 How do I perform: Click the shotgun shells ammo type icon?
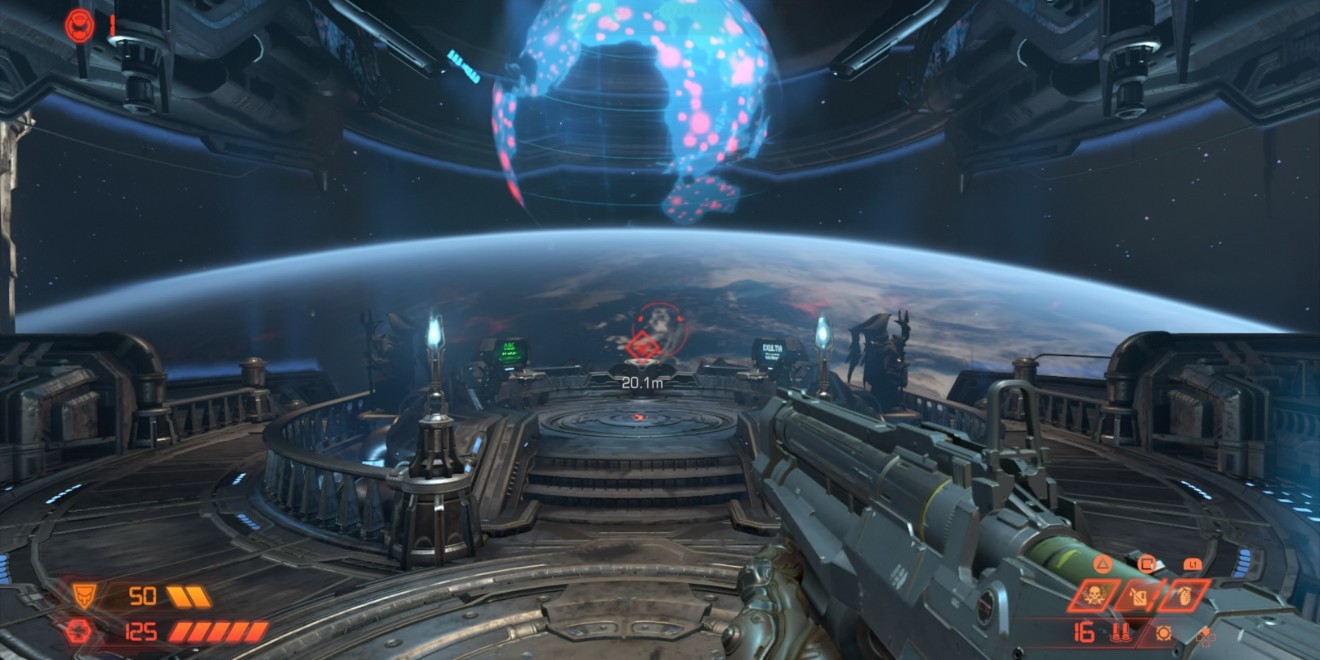tap(1120, 632)
